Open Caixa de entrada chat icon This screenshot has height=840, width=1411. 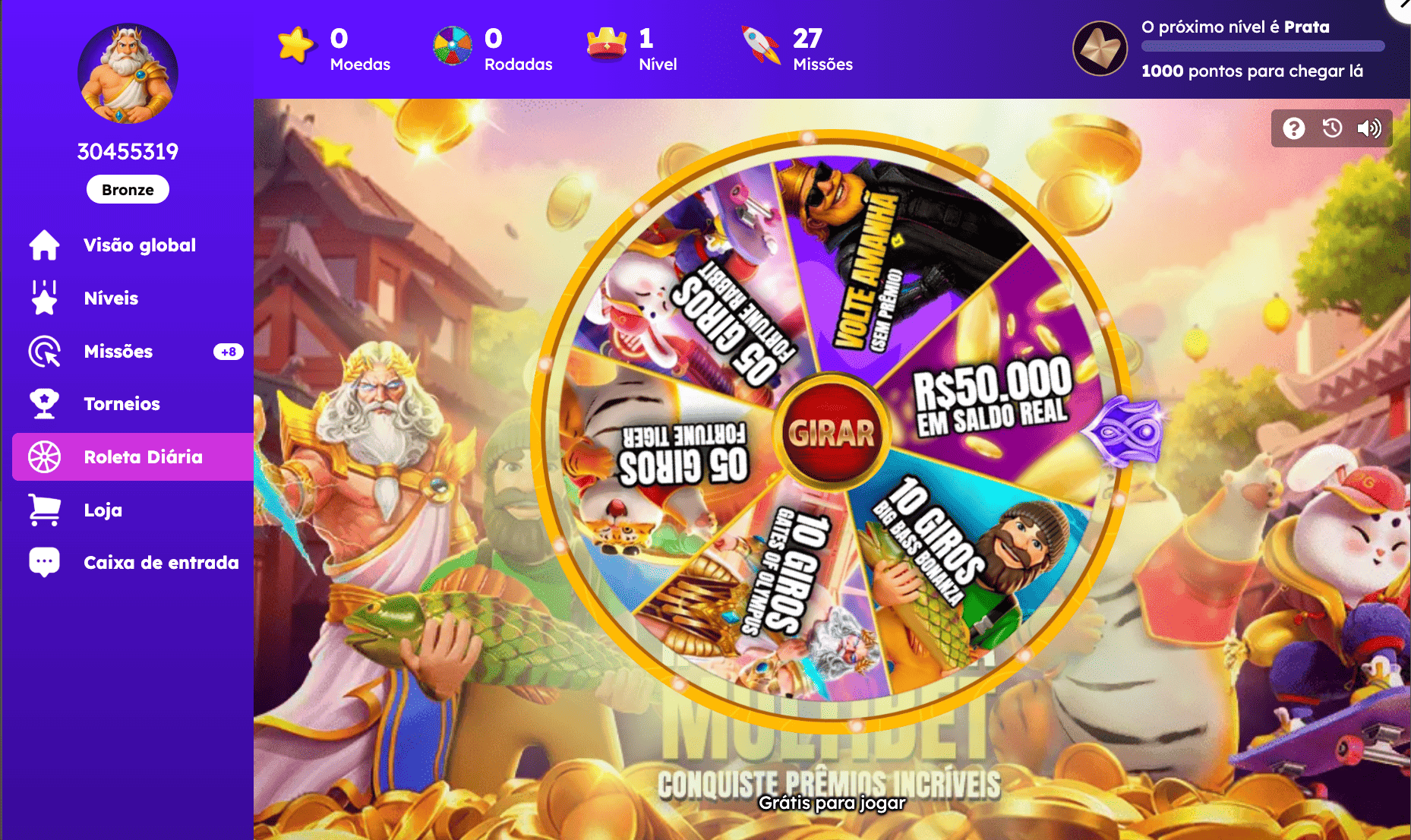44,562
